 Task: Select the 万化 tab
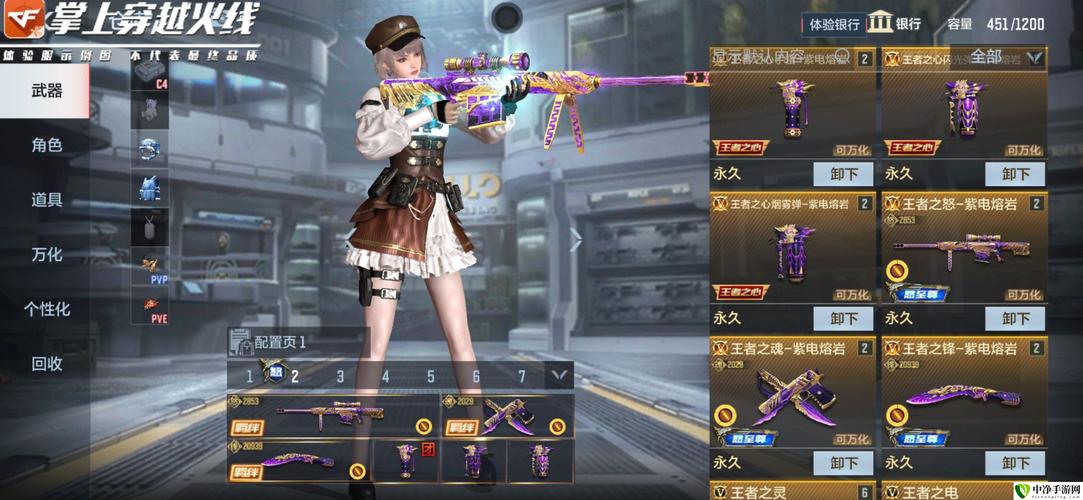point(46,254)
